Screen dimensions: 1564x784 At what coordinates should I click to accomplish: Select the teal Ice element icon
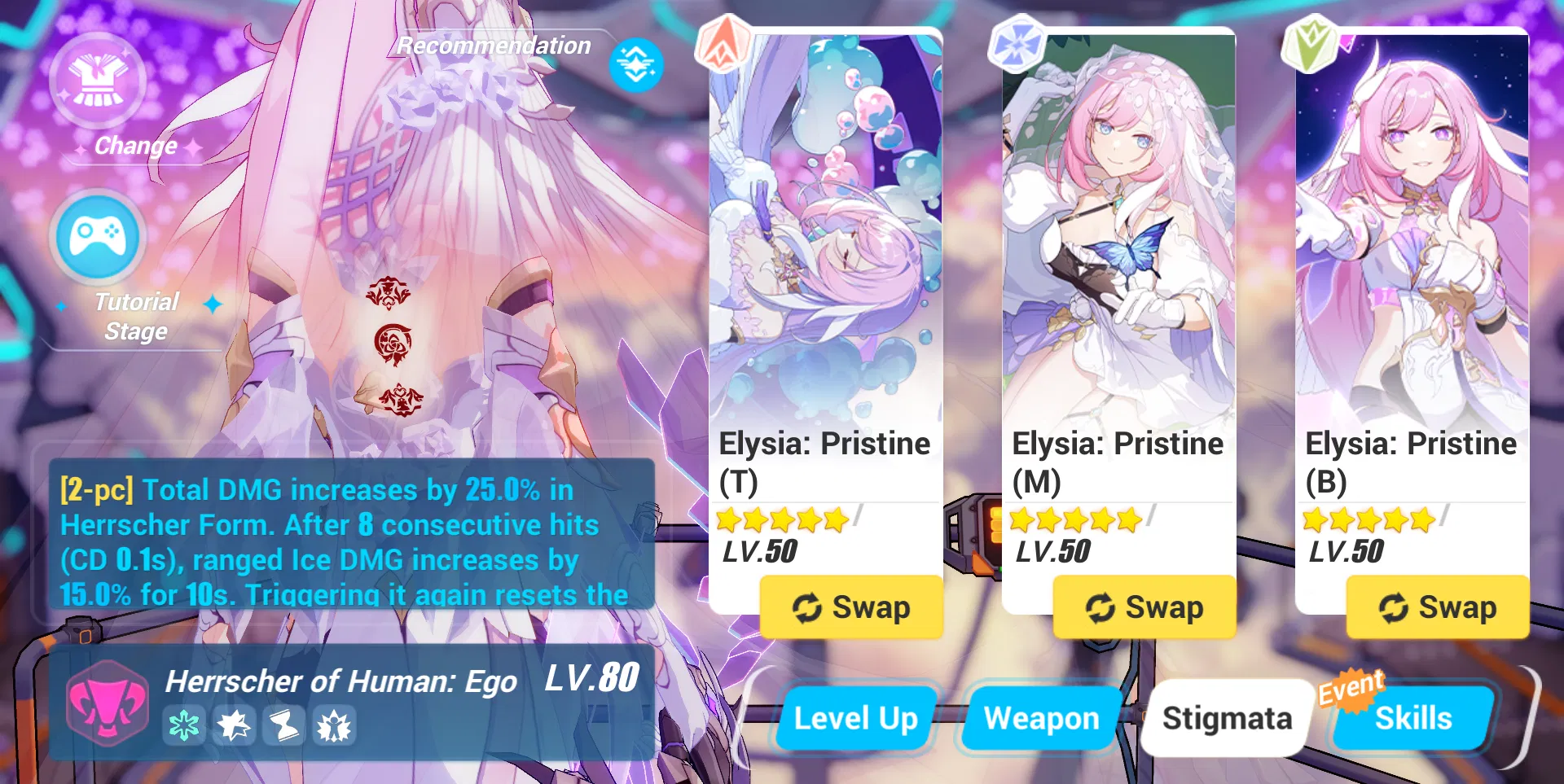[x=186, y=727]
